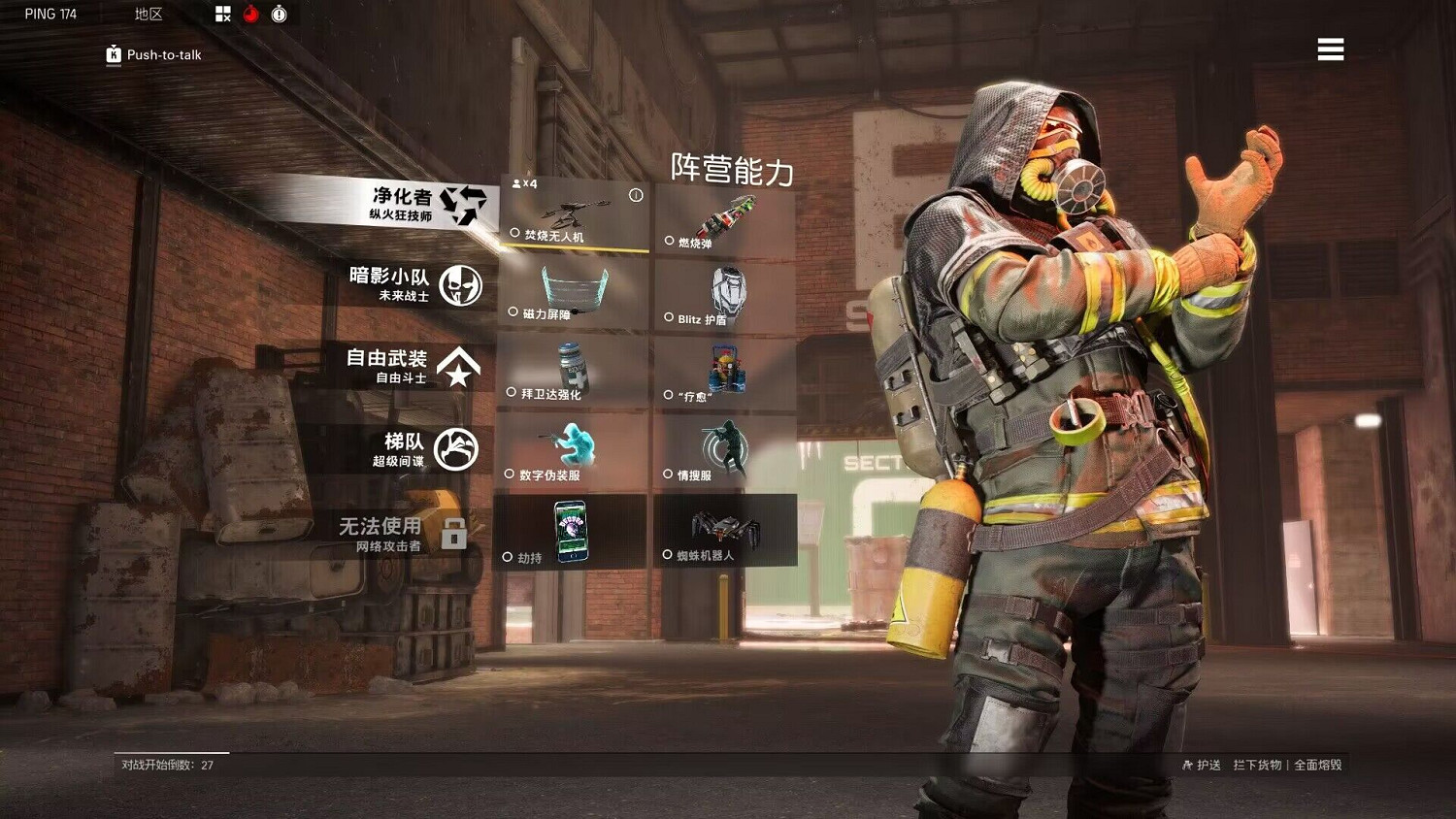Select the Blitz 护盾 shield ability
The image size is (1456, 819).
click(x=726, y=291)
